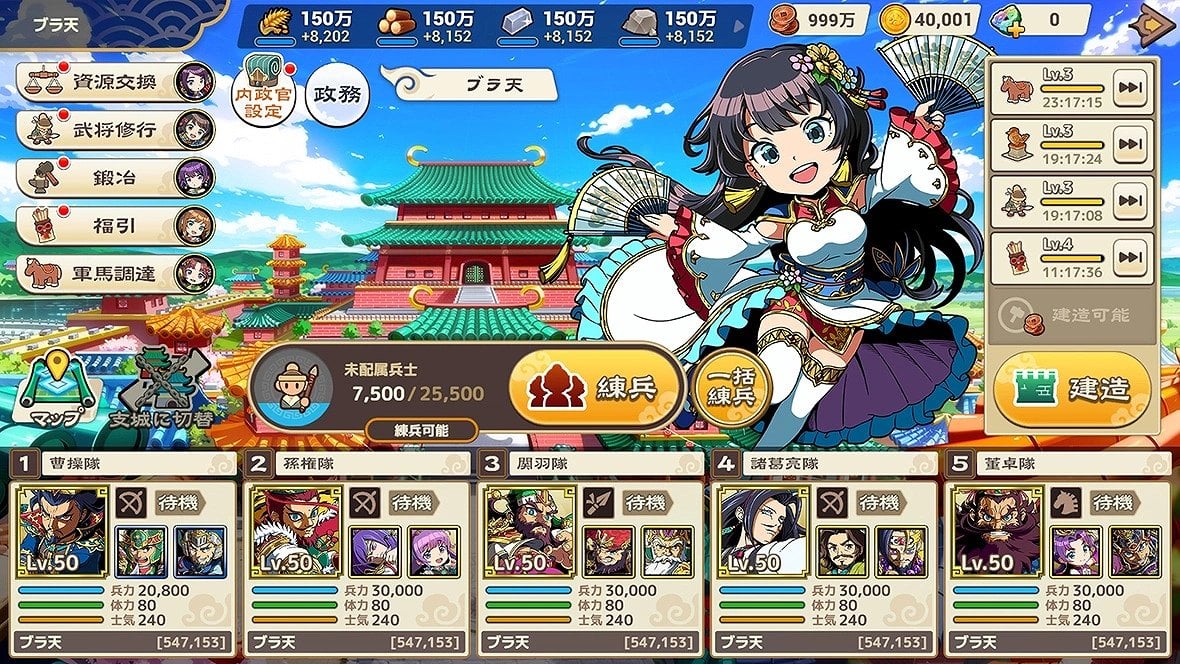The height and width of the screenshot is (664, 1180).
Task: Select the 鍛冶 blacksmith menu entry
Action: pos(112,178)
